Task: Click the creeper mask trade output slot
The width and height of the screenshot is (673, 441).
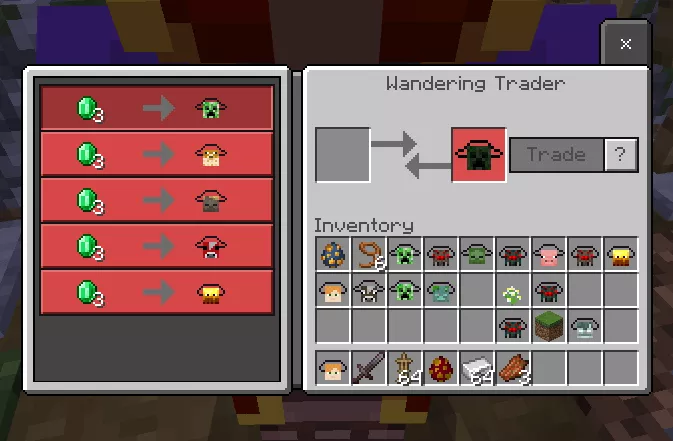Action: click(478, 155)
